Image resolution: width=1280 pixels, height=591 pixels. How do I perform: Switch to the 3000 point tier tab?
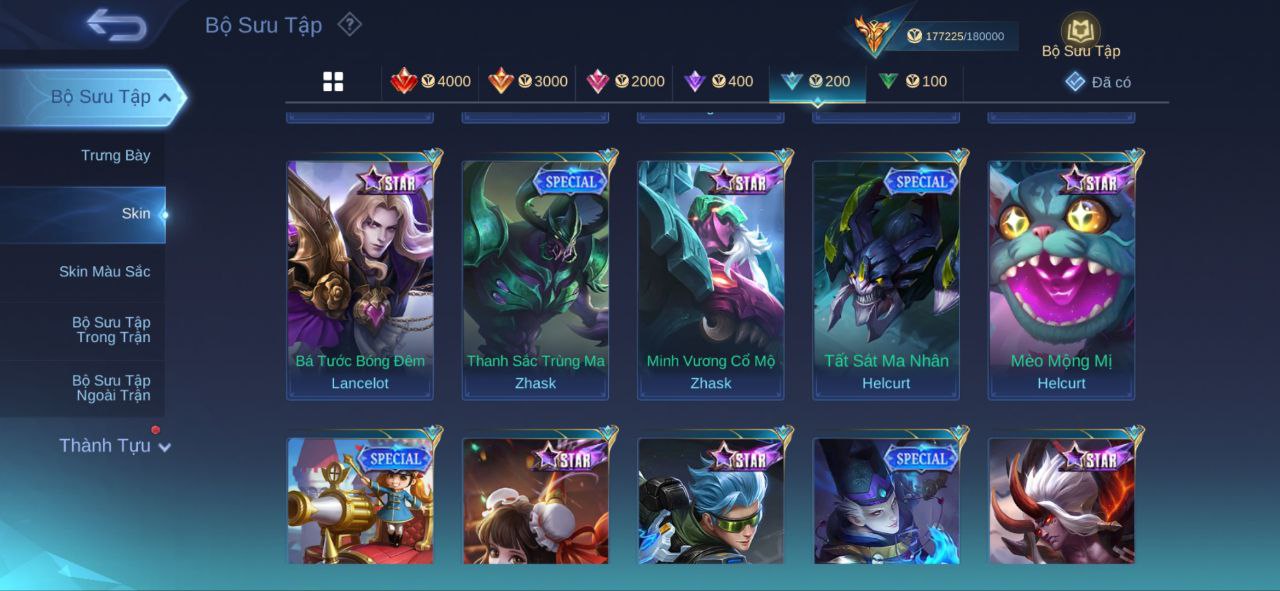tap(528, 82)
